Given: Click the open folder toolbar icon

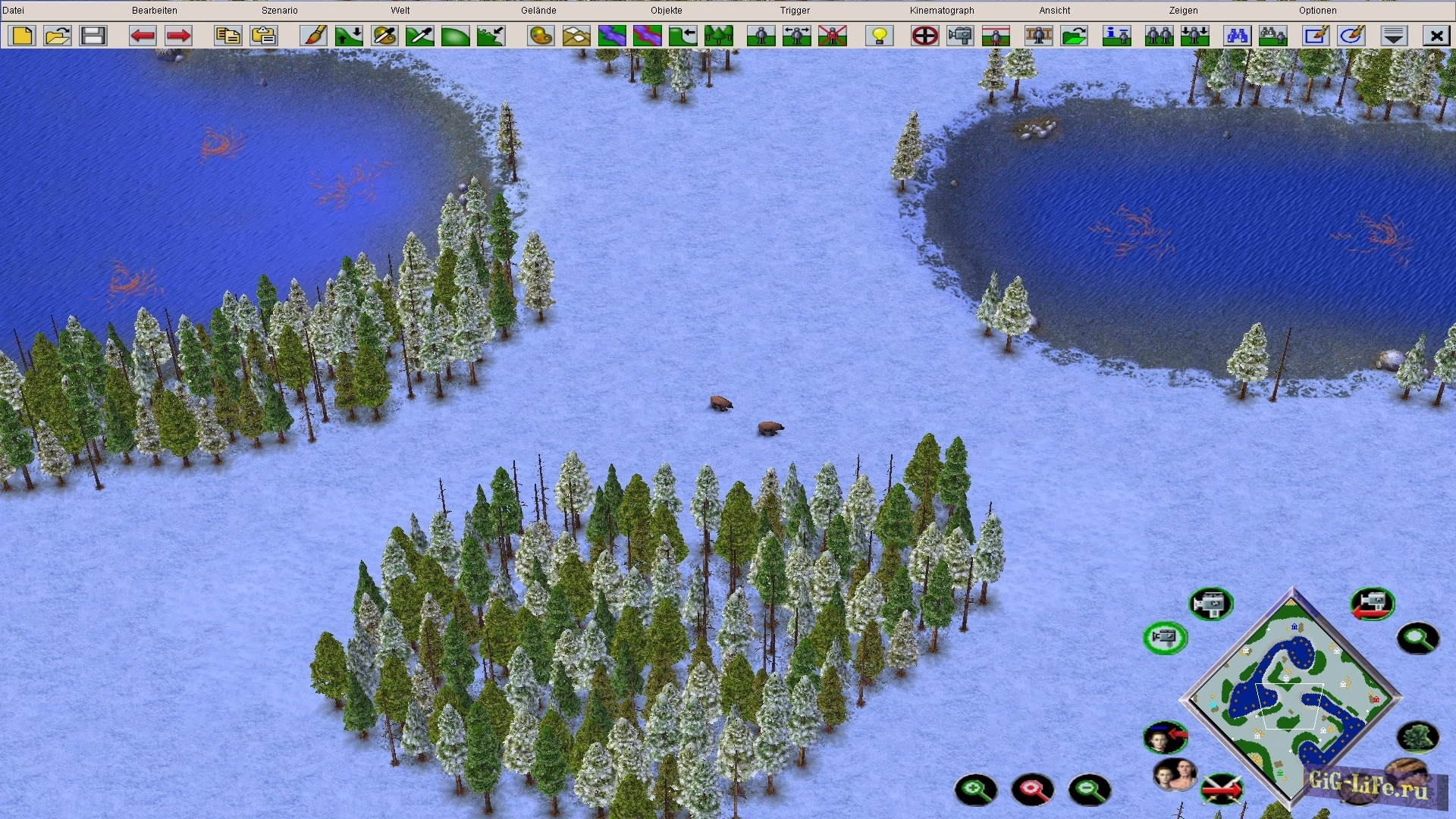Looking at the screenshot, I should coord(58,36).
